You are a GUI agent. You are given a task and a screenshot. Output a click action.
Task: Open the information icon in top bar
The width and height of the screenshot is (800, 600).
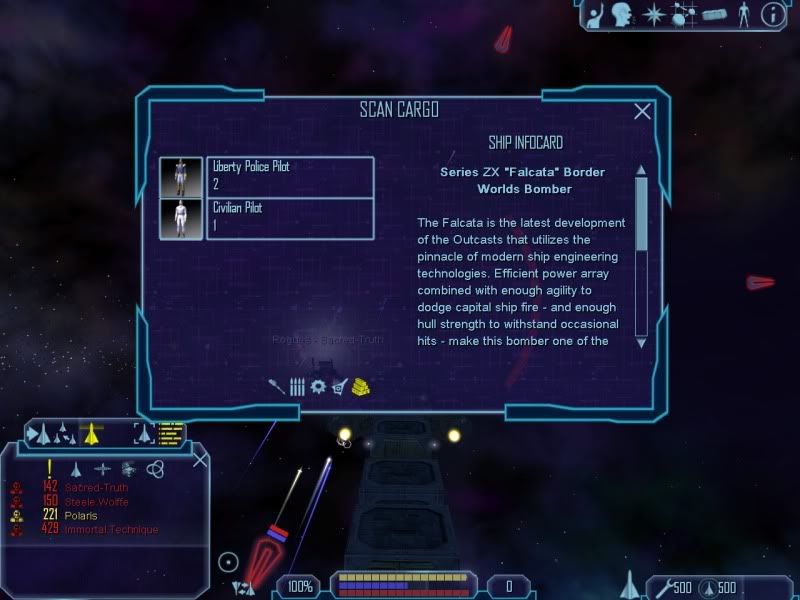(771, 14)
